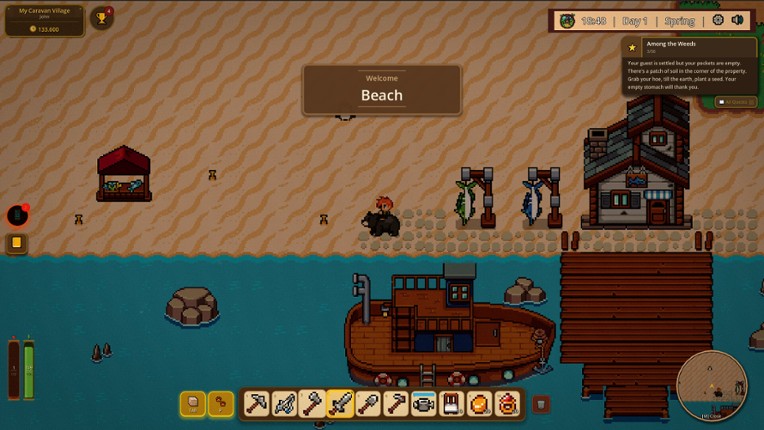764x430 pixels.
Task: Select the axe hotbar slot
Action: [312, 404]
